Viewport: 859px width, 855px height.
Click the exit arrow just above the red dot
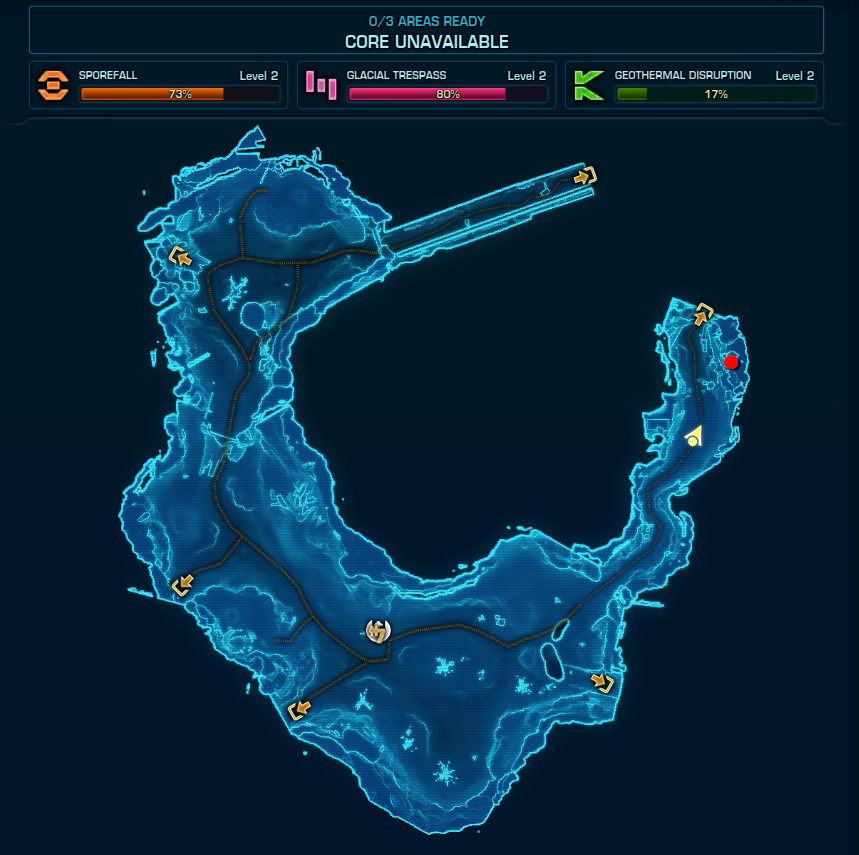pos(704,313)
